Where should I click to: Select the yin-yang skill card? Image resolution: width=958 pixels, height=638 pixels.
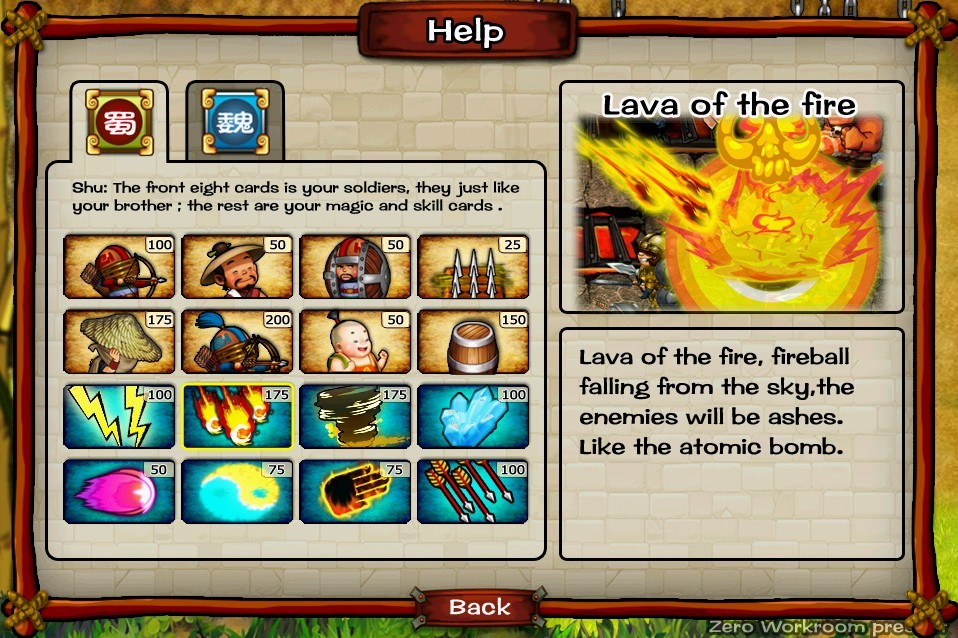coord(237,491)
